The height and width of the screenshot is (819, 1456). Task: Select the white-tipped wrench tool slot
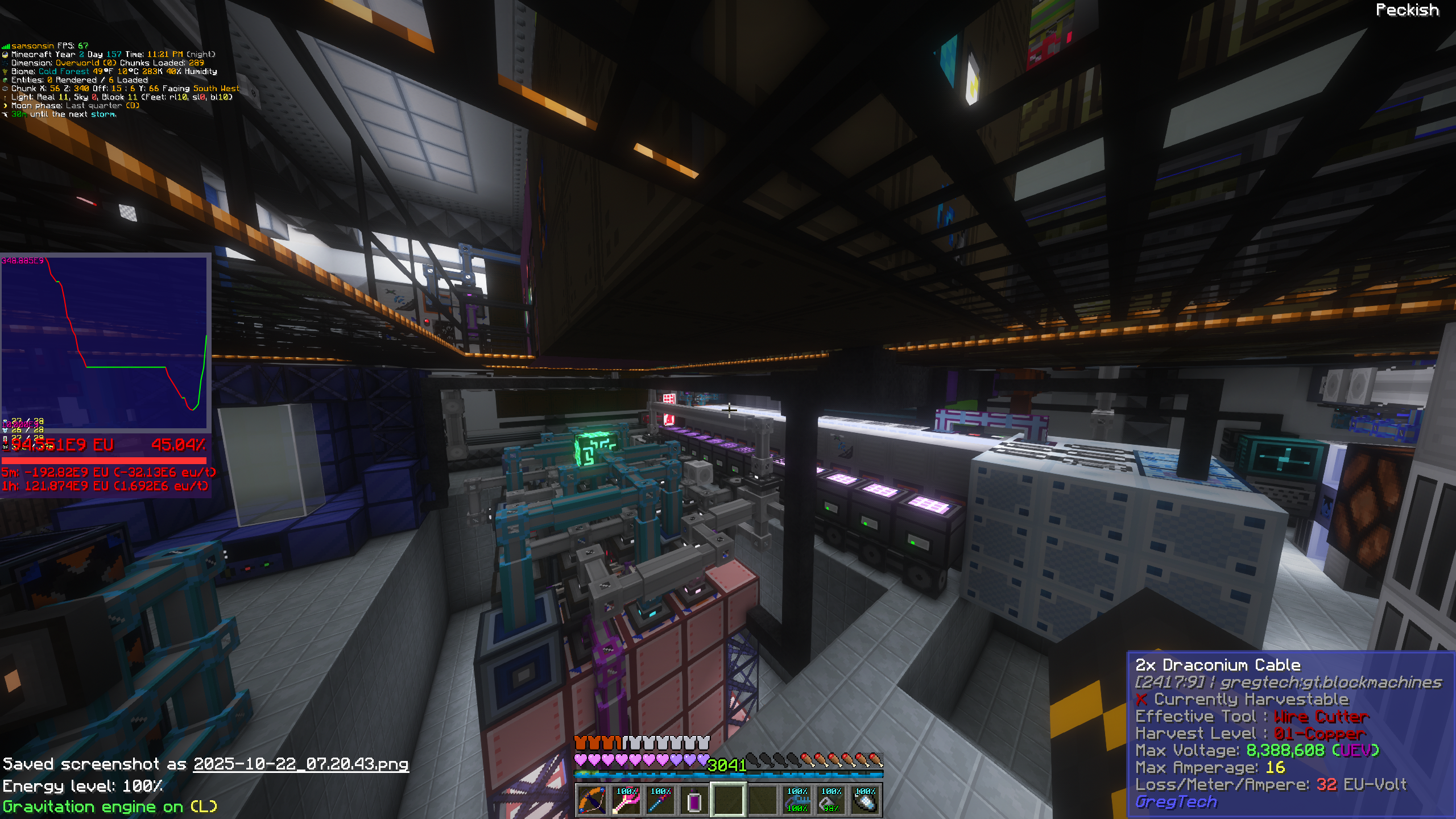click(865, 800)
